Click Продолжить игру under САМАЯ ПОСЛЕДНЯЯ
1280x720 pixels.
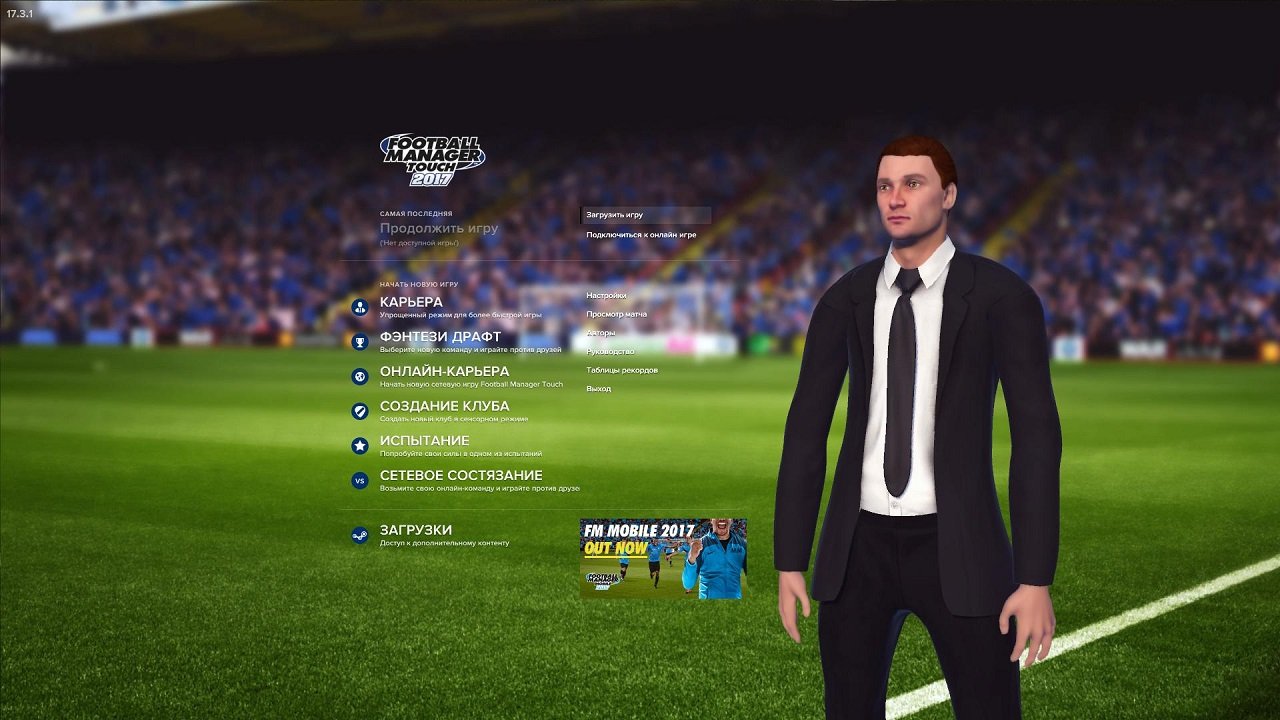441,227
